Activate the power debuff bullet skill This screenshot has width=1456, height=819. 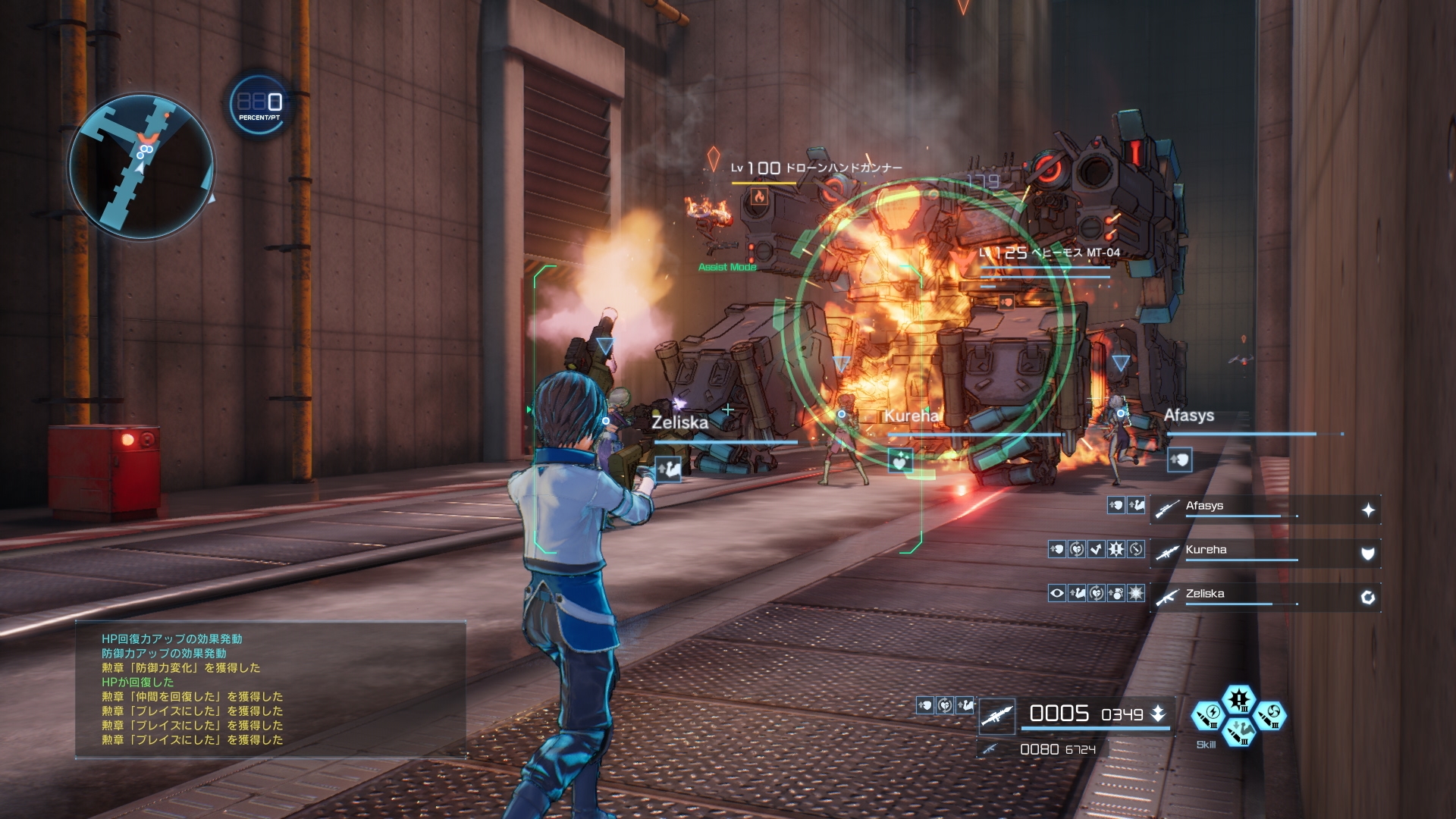click(1239, 732)
